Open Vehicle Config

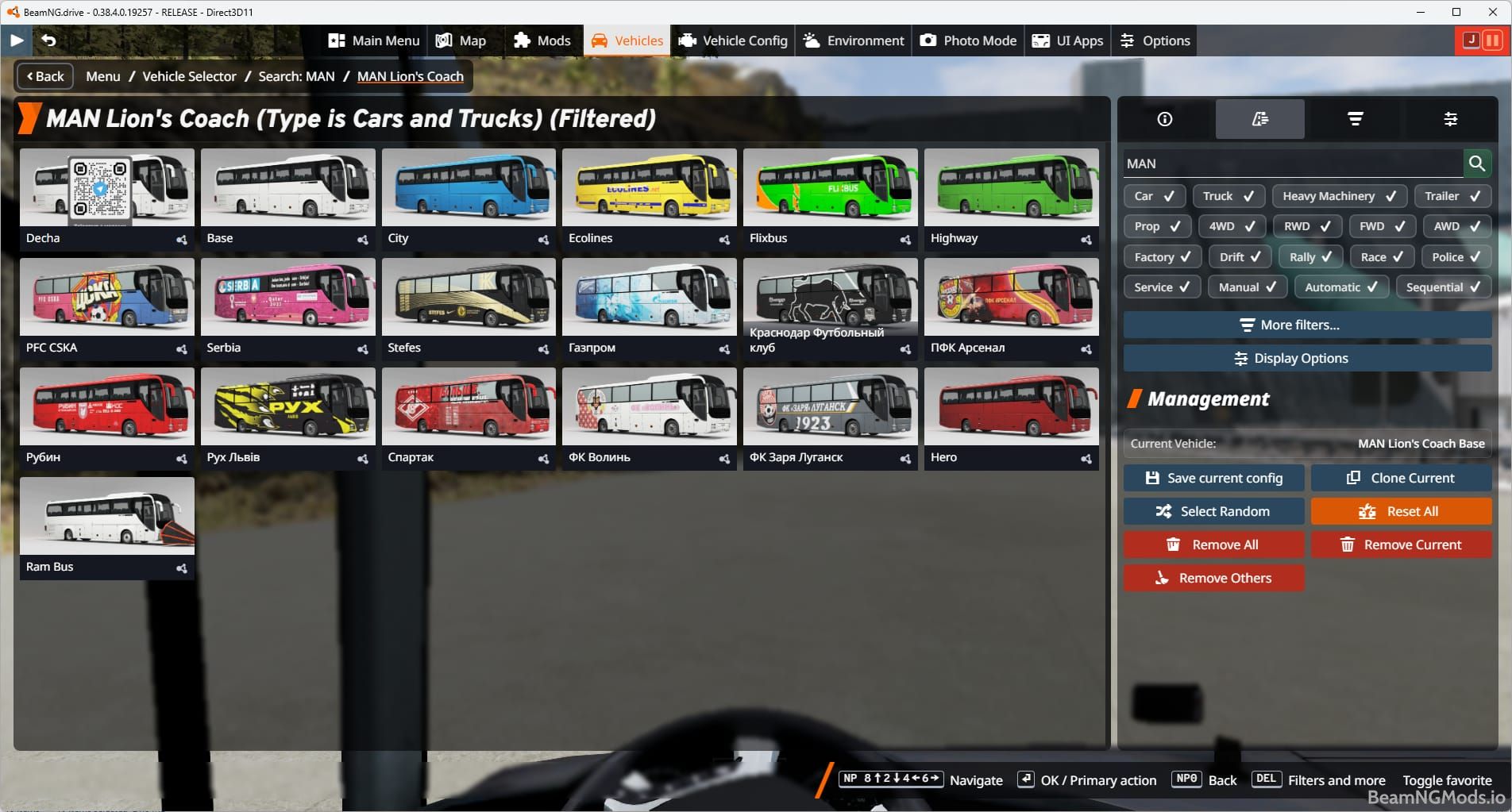coord(732,40)
